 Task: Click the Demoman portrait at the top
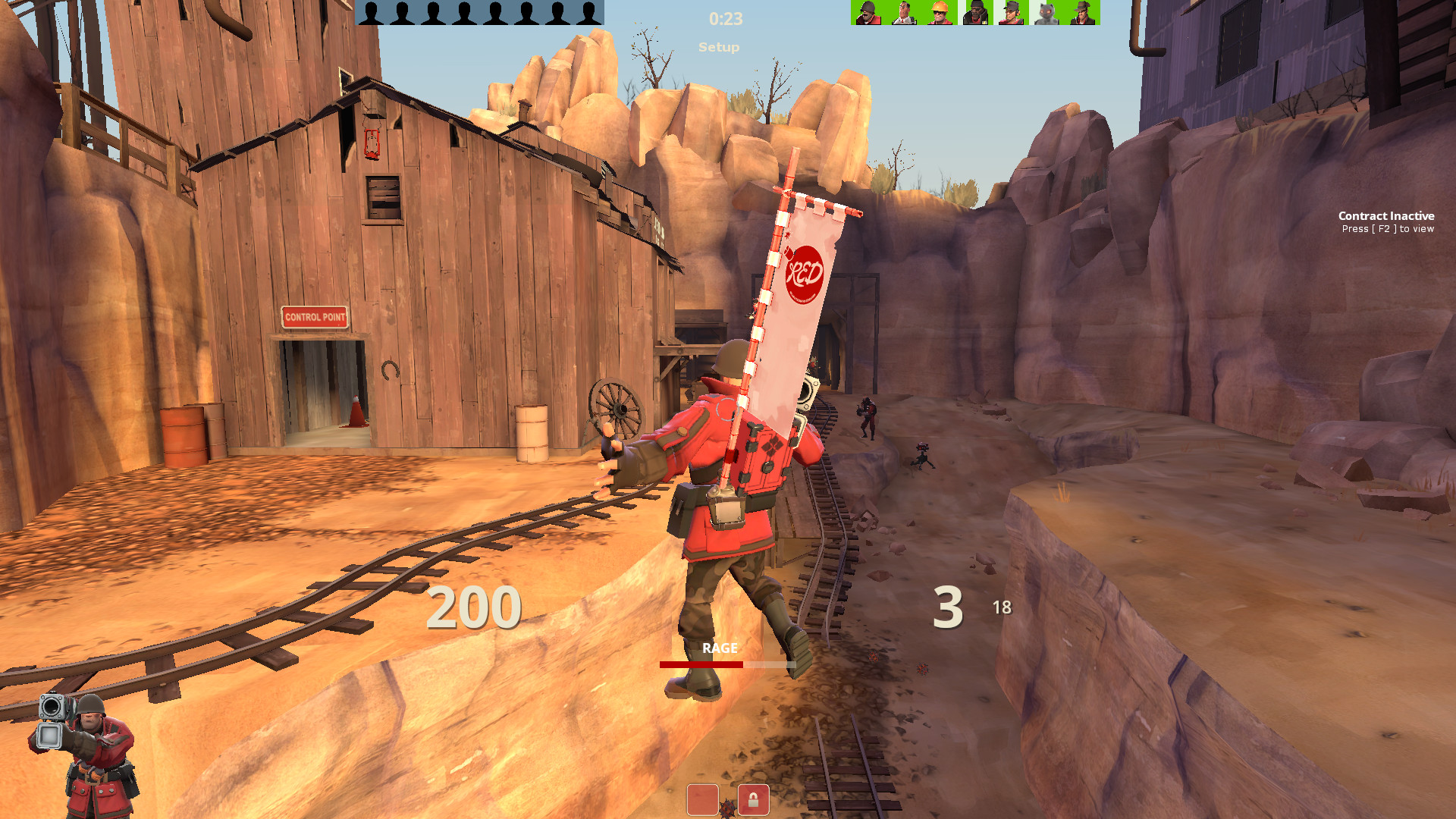977,13
